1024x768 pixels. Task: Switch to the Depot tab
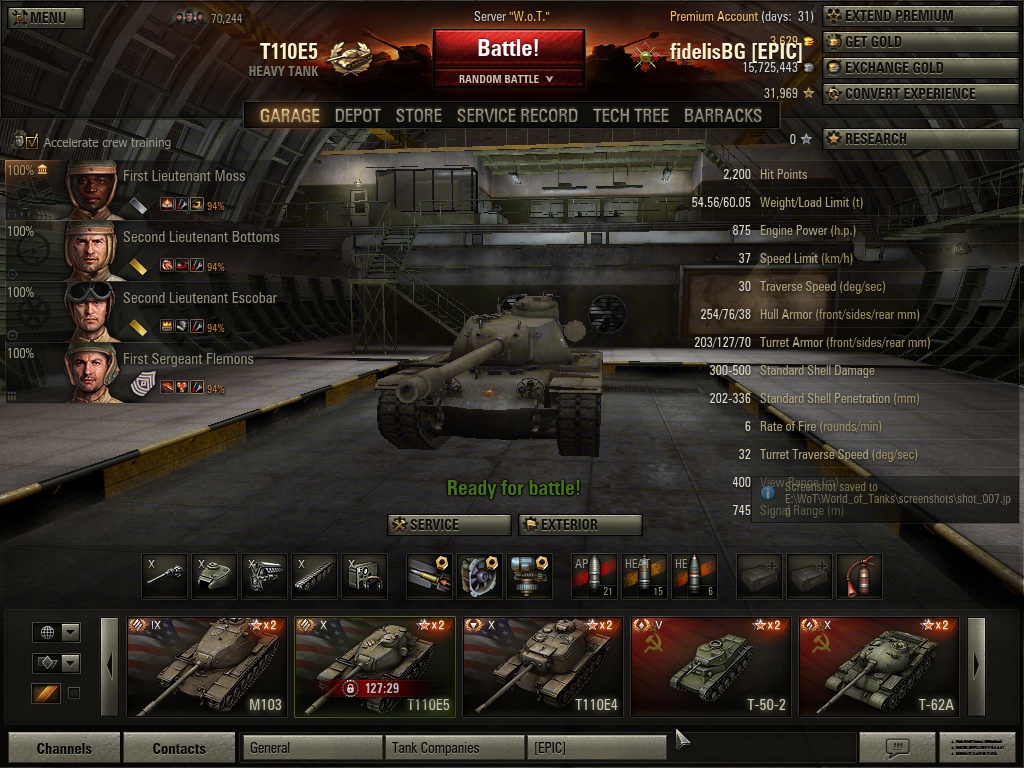tap(357, 116)
